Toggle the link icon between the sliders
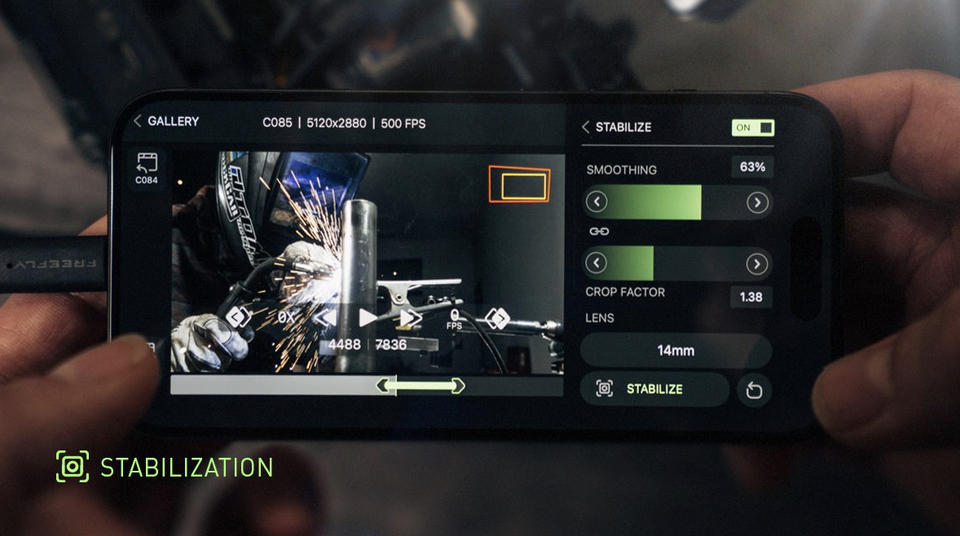 pyautogui.click(x=599, y=232)
